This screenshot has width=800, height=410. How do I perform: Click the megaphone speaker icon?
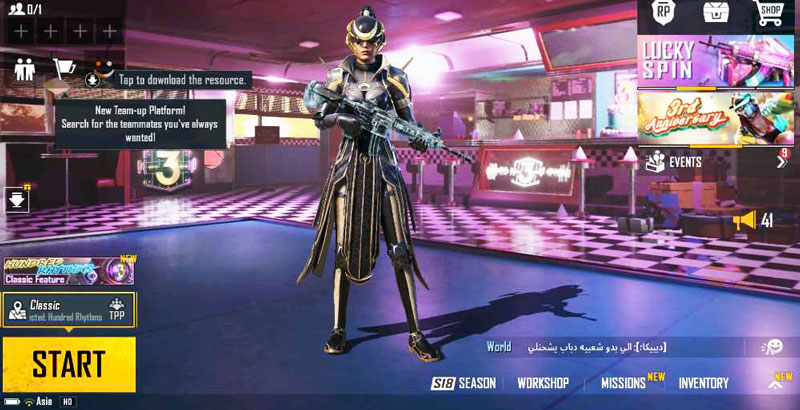[743, 220]
